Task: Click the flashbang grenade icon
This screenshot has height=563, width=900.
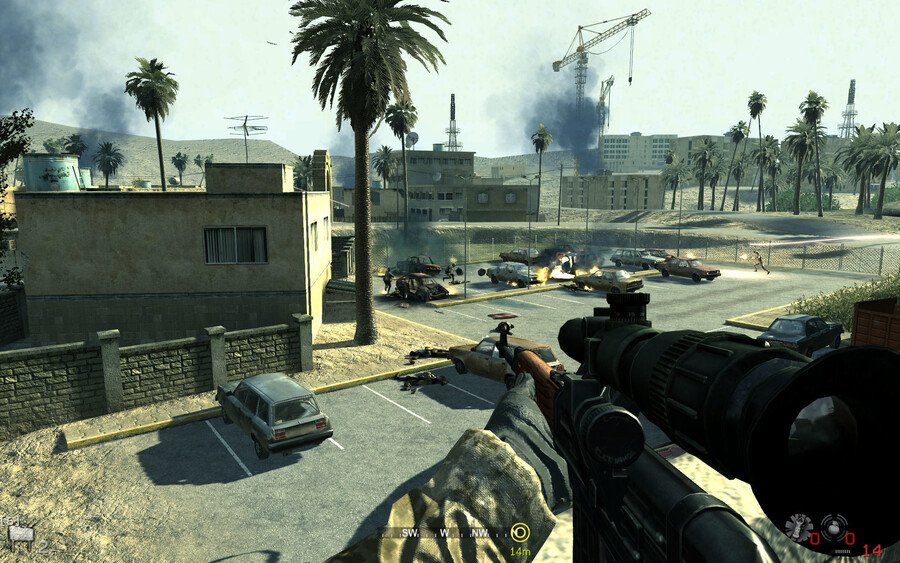Action: pyautogui.click(x=799, y=527)
